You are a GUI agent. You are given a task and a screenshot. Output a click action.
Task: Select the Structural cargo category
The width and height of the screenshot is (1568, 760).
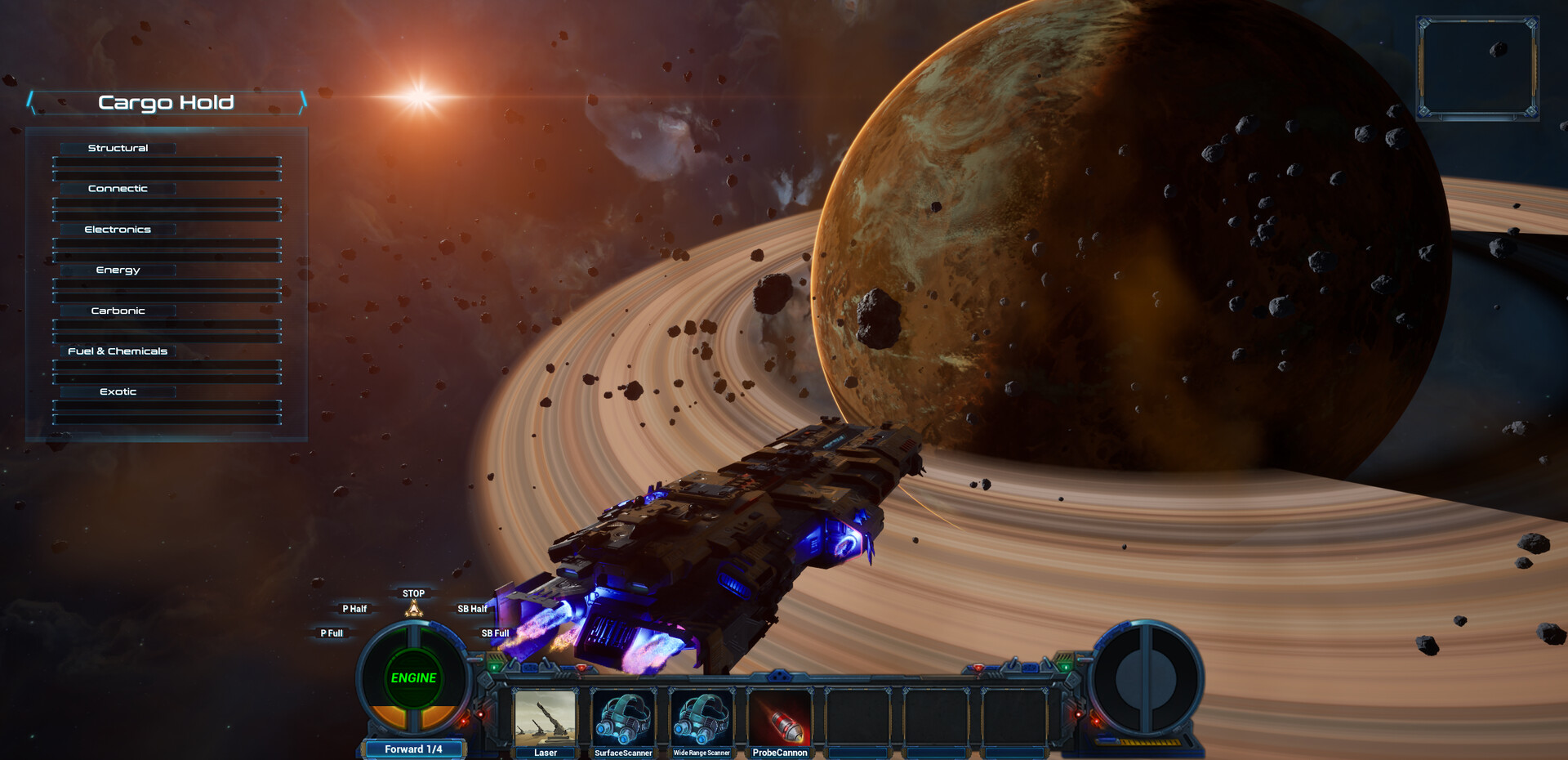[x=118, y=148]
